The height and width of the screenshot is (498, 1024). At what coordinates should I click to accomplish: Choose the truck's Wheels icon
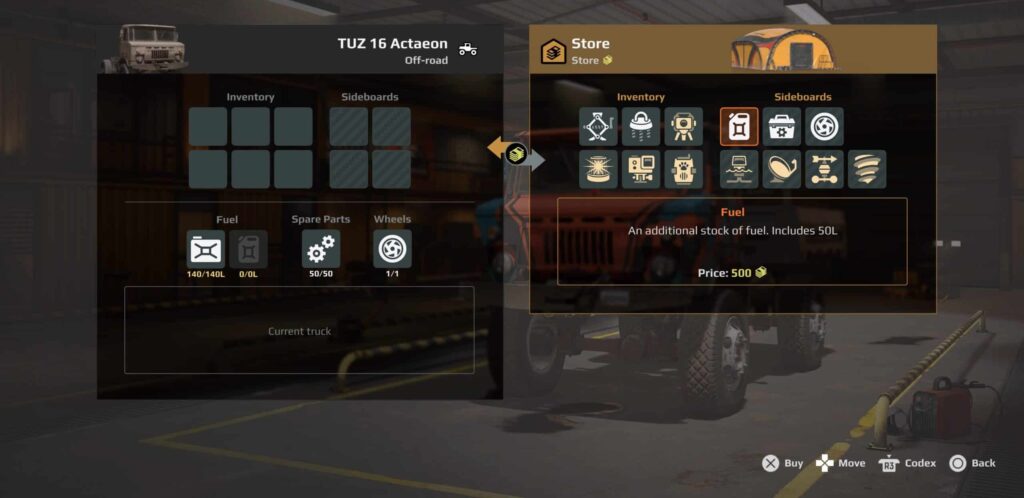click(x=392, y=249)
